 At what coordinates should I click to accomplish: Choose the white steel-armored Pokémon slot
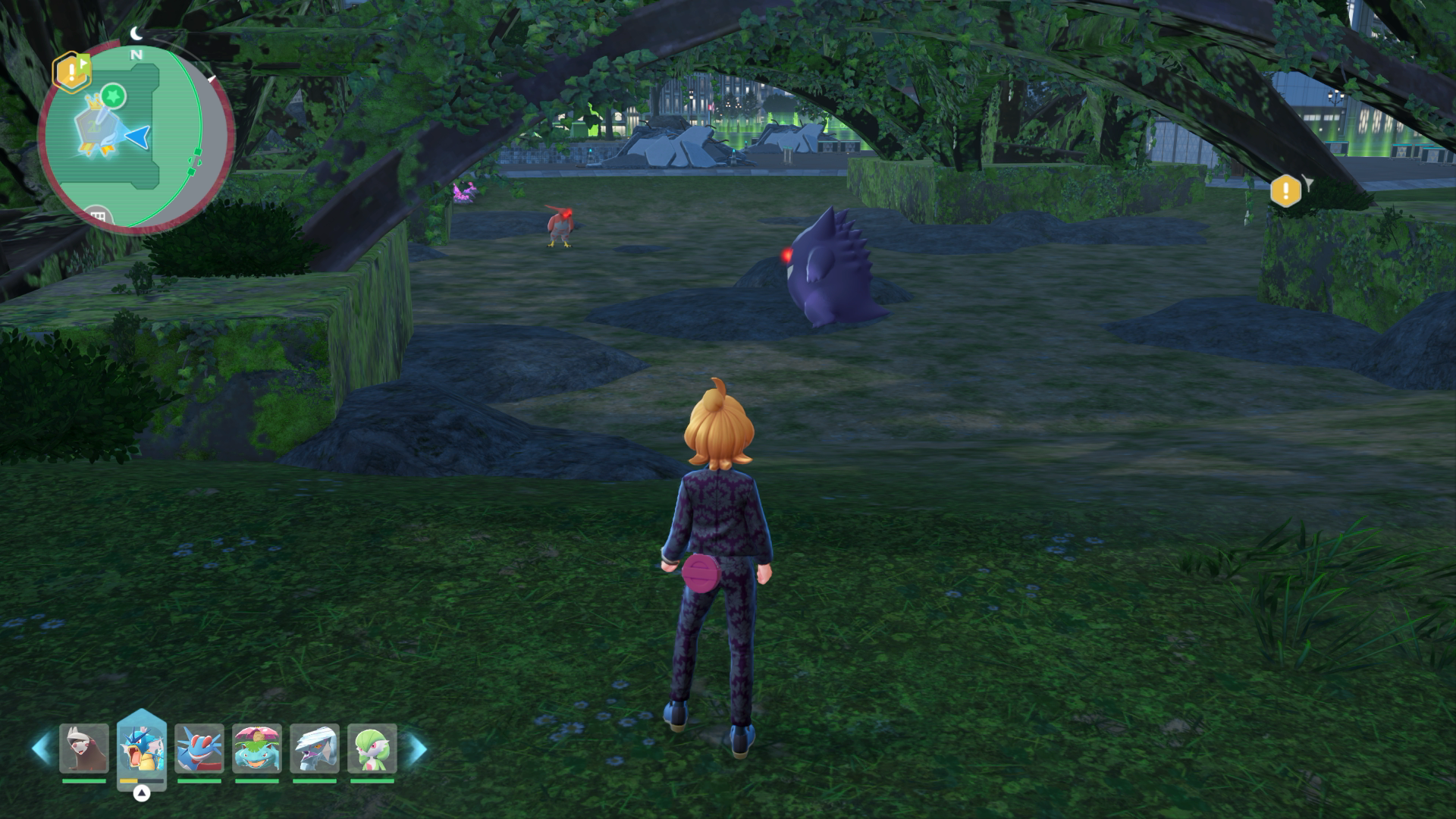pyautogui.click(x=315, y=748)
